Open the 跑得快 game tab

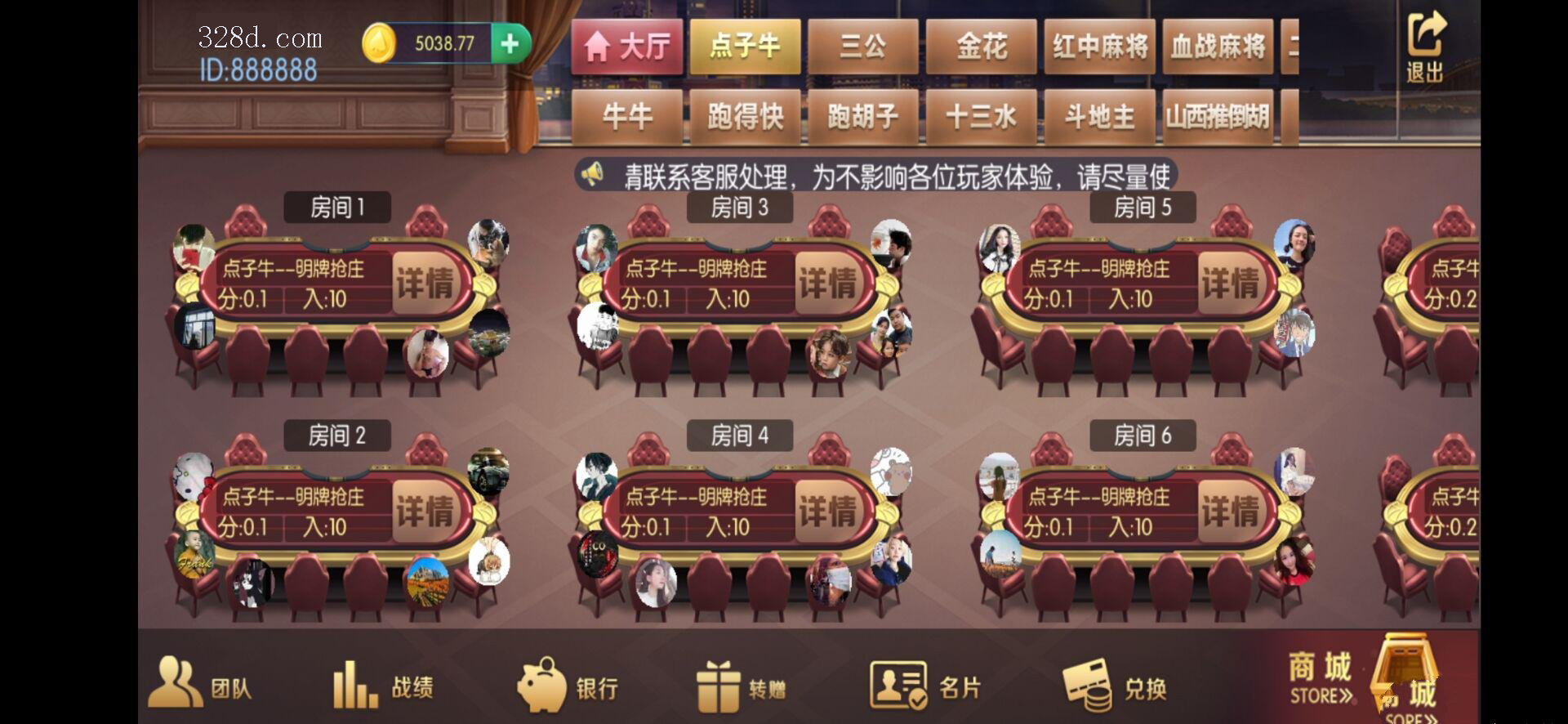pyautogui.click(x=745, y=117)
